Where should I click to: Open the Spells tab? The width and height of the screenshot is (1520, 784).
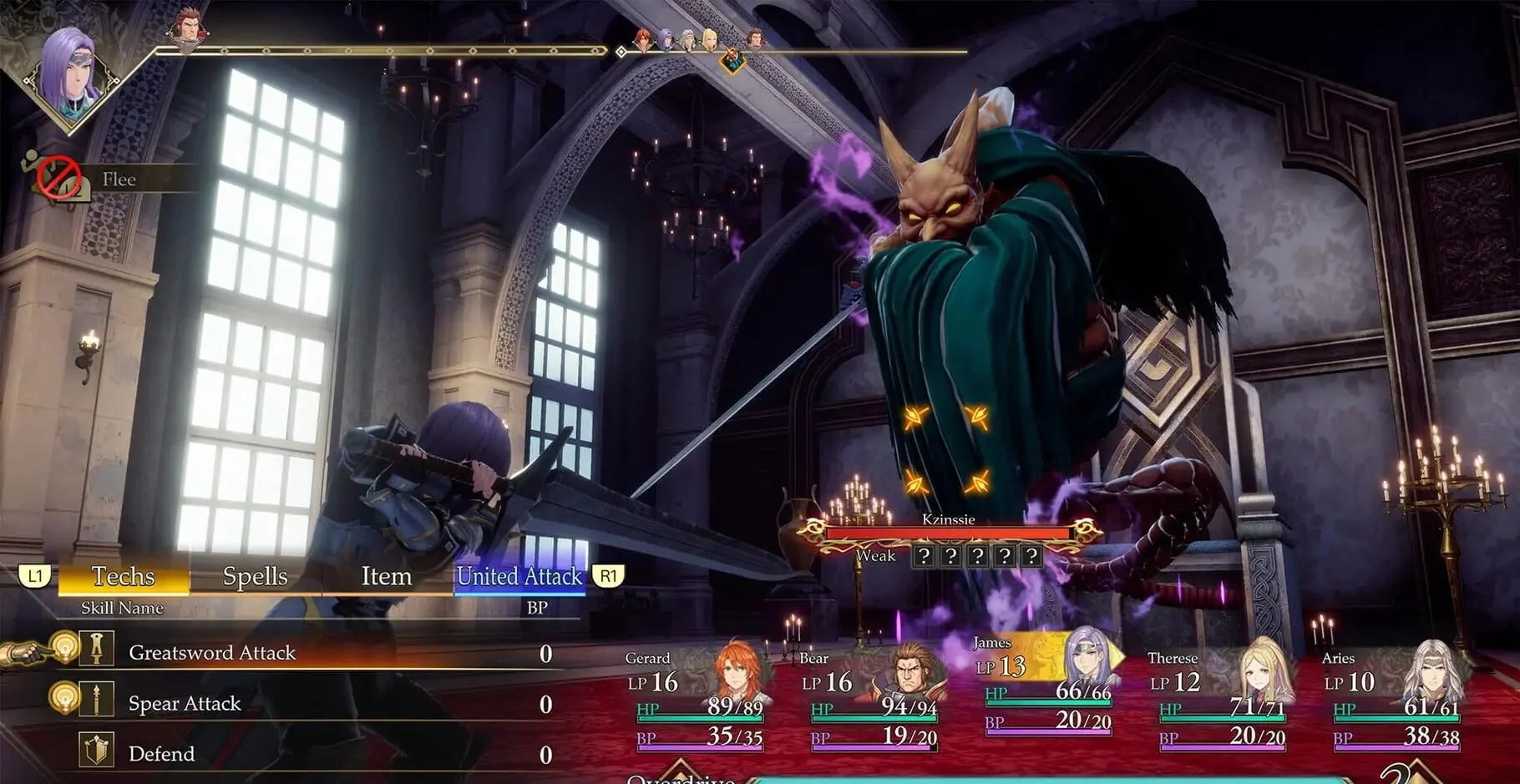[x=255, y=576]
